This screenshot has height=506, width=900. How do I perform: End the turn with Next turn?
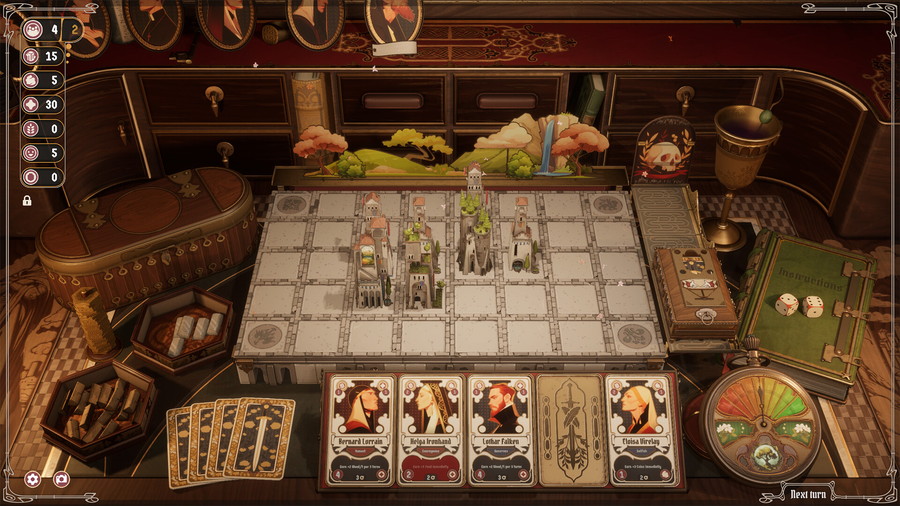[x=811, y=493]
